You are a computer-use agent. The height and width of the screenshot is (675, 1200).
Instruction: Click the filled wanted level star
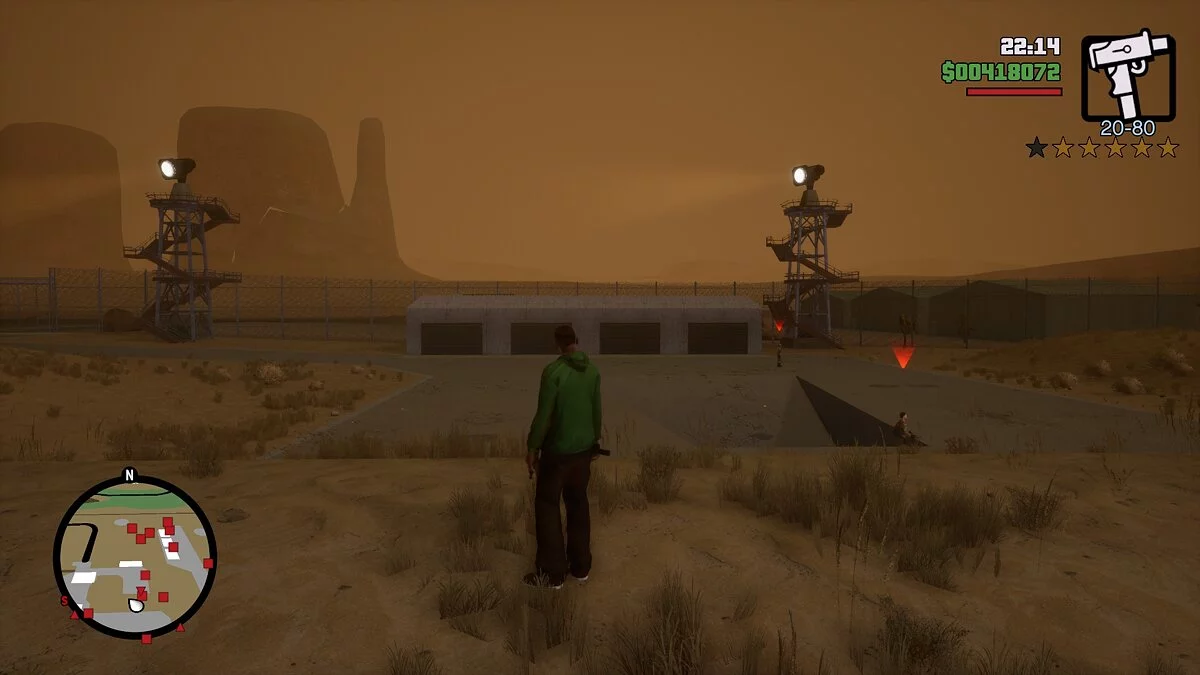click(1036, 148)
